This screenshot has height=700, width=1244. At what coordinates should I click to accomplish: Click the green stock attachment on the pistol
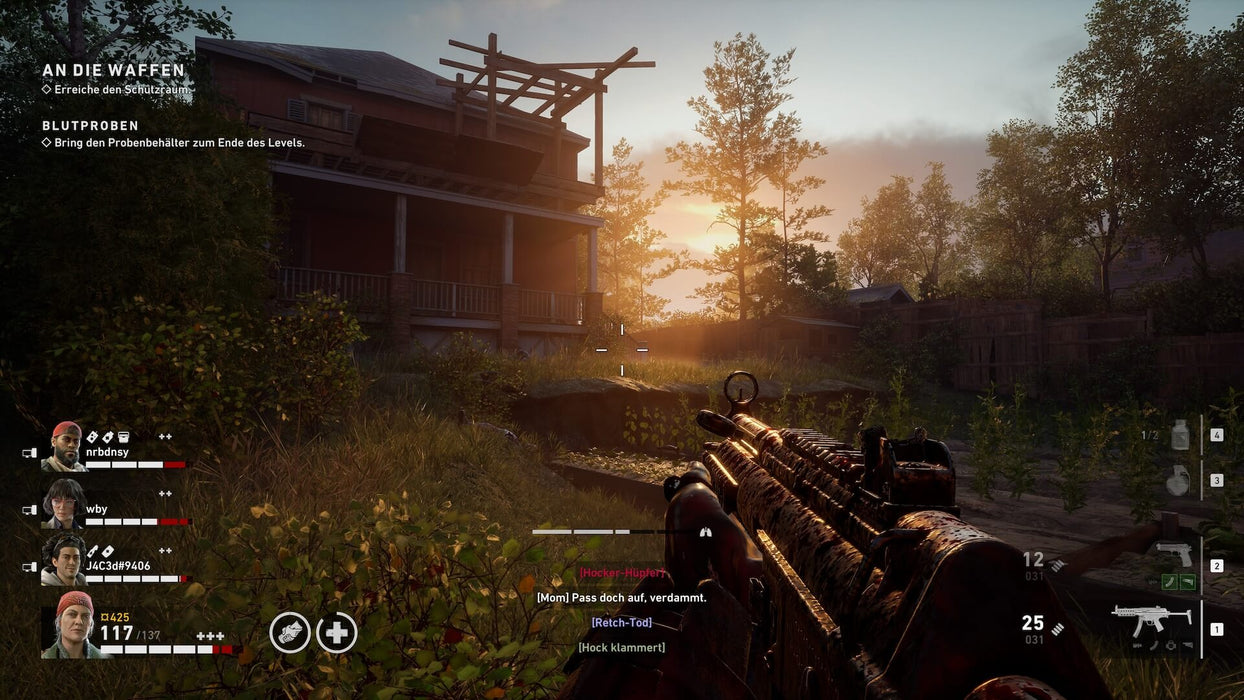click(x=1186, y=582)
